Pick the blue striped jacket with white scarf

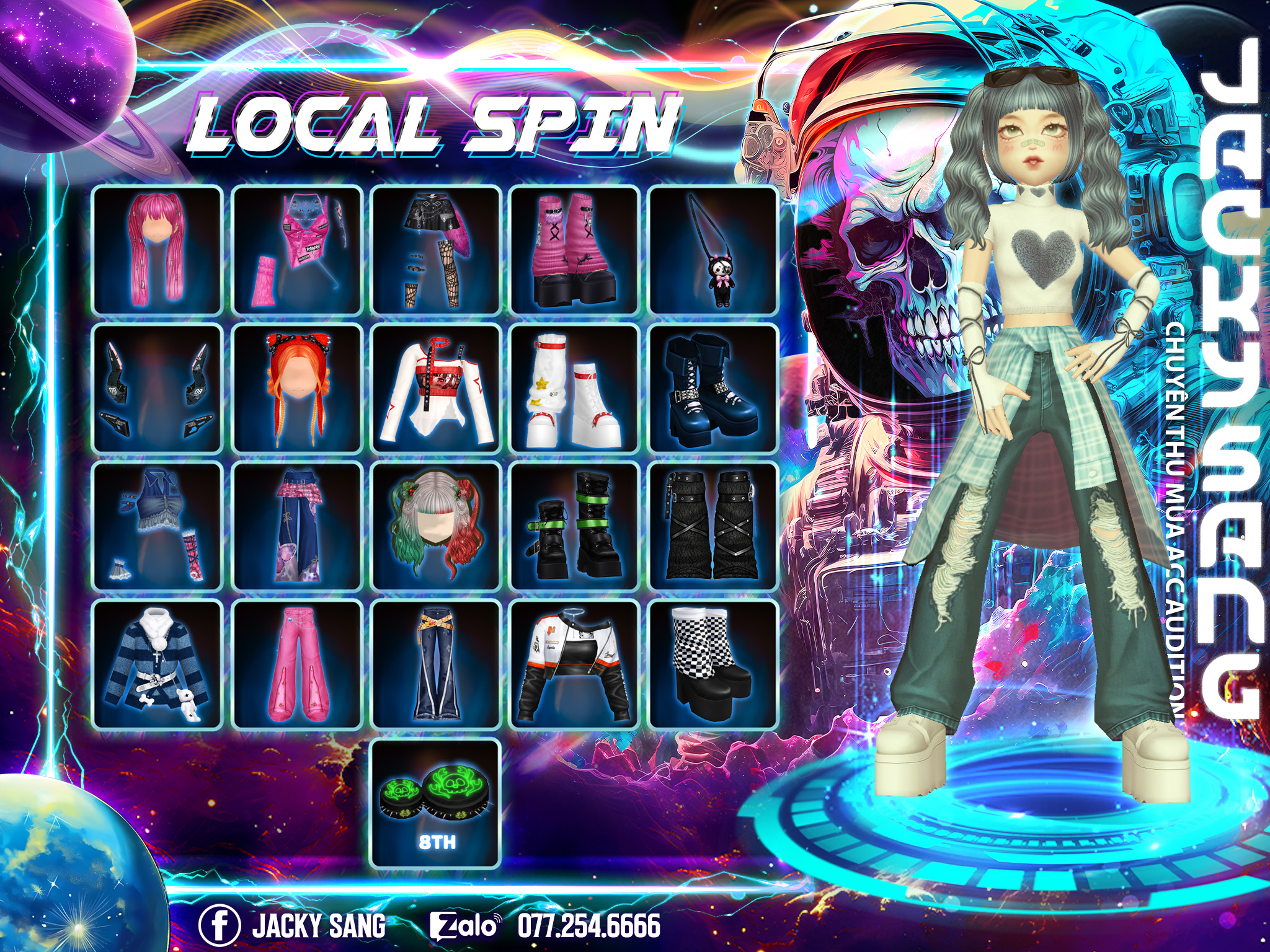158,665
